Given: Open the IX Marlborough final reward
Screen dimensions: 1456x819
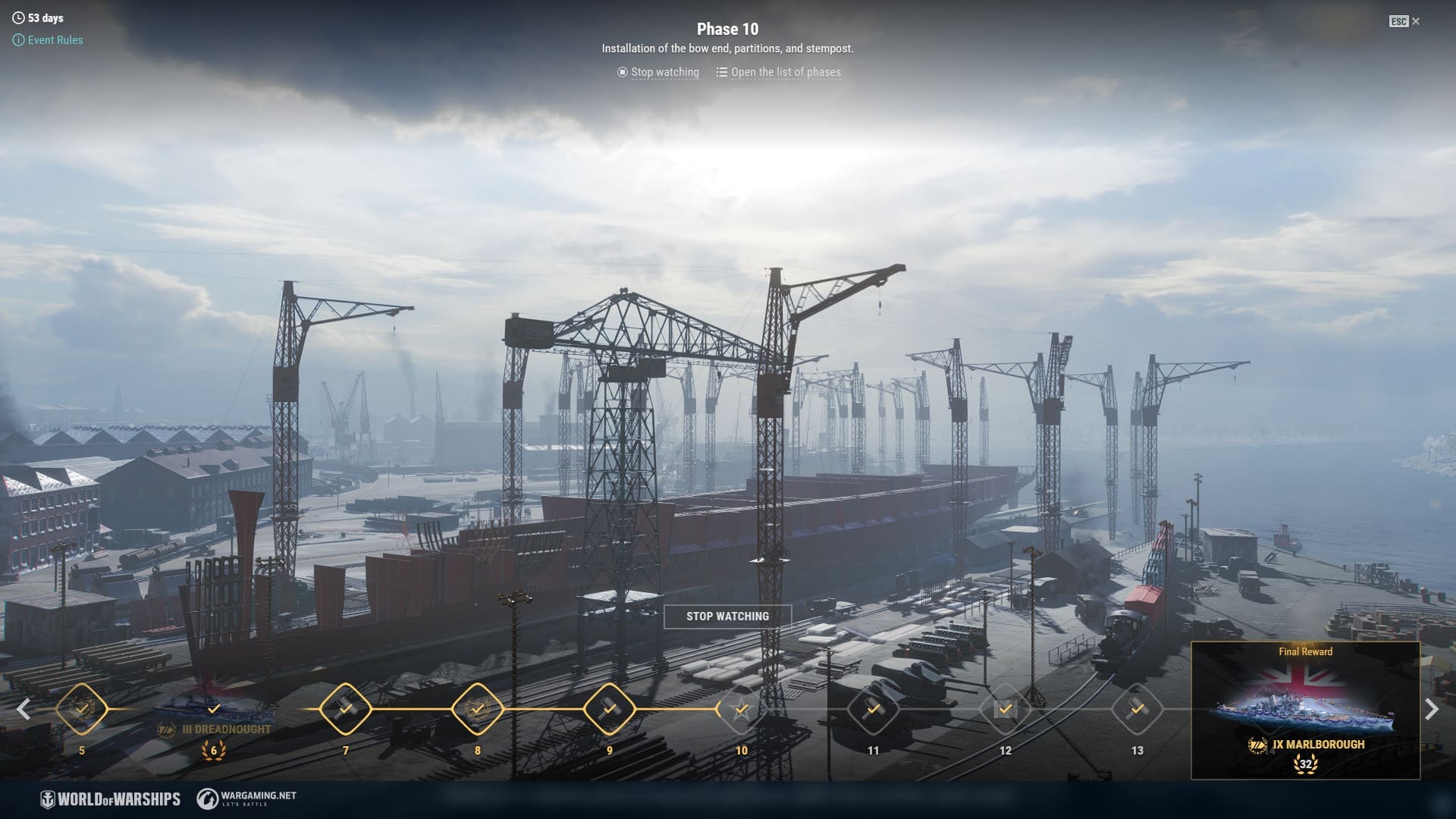Looking at the screenshot, I should point(1305,711).
